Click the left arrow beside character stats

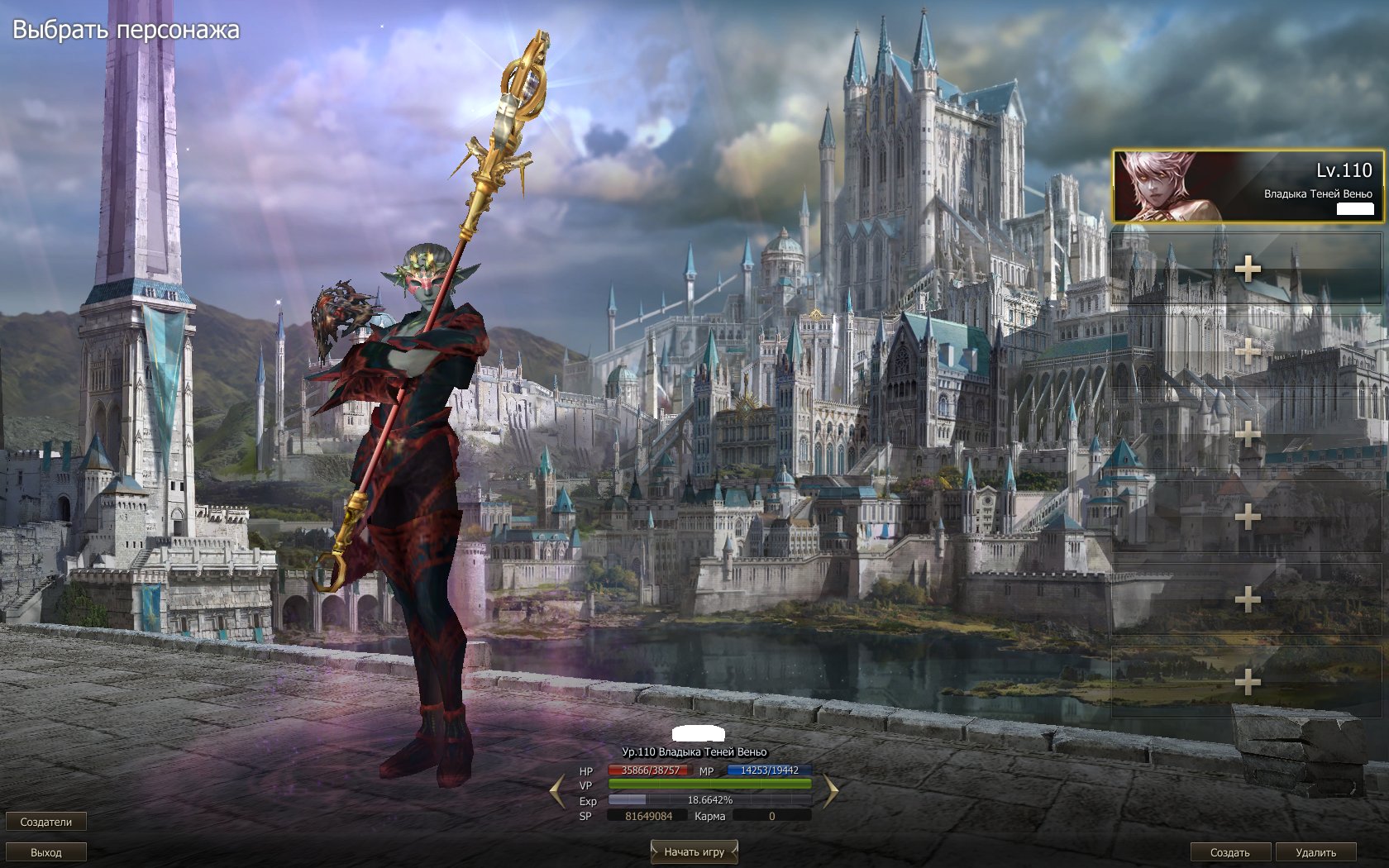558,792
